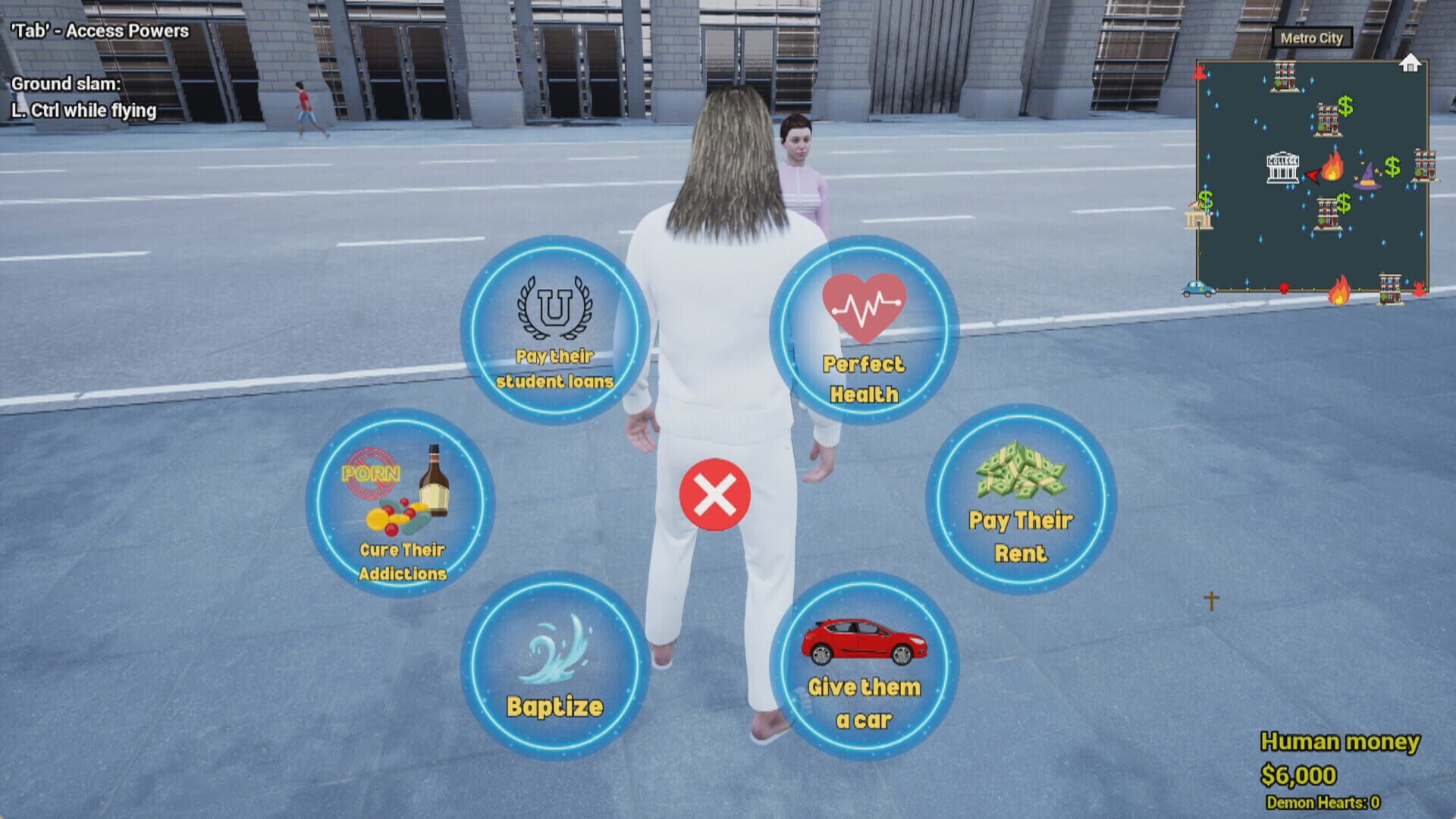Click the white home icon on the minimap

[x=1410, y=62]
